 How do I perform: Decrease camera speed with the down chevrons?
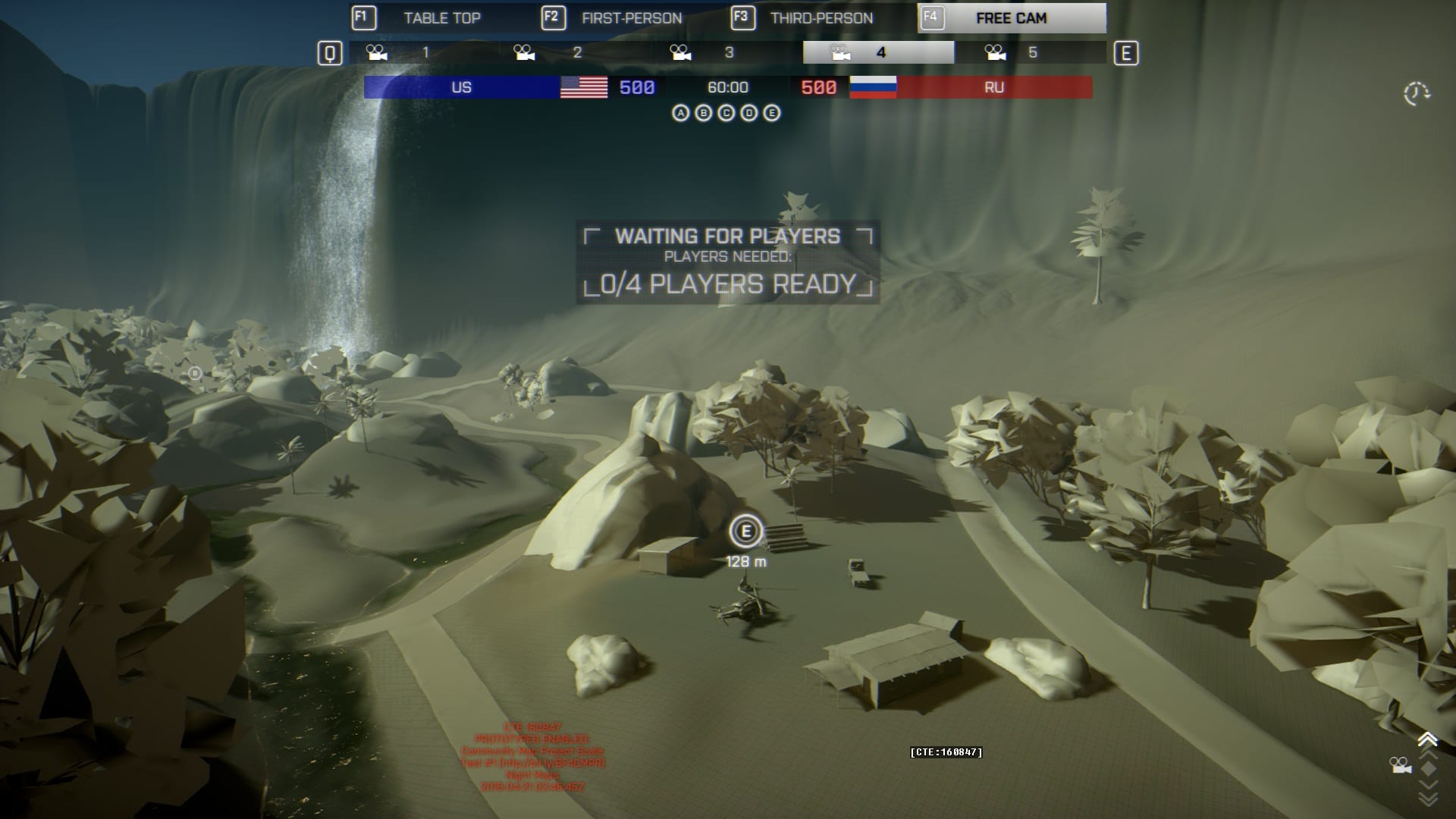pyautogui.click(x=1428, y=798)
